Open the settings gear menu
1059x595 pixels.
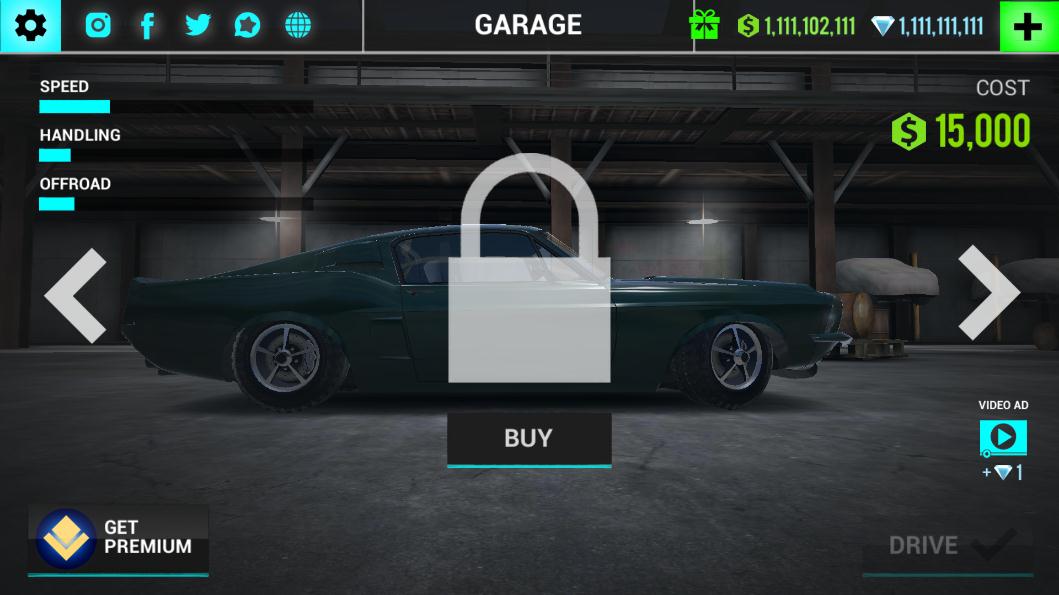coord(30,26)
